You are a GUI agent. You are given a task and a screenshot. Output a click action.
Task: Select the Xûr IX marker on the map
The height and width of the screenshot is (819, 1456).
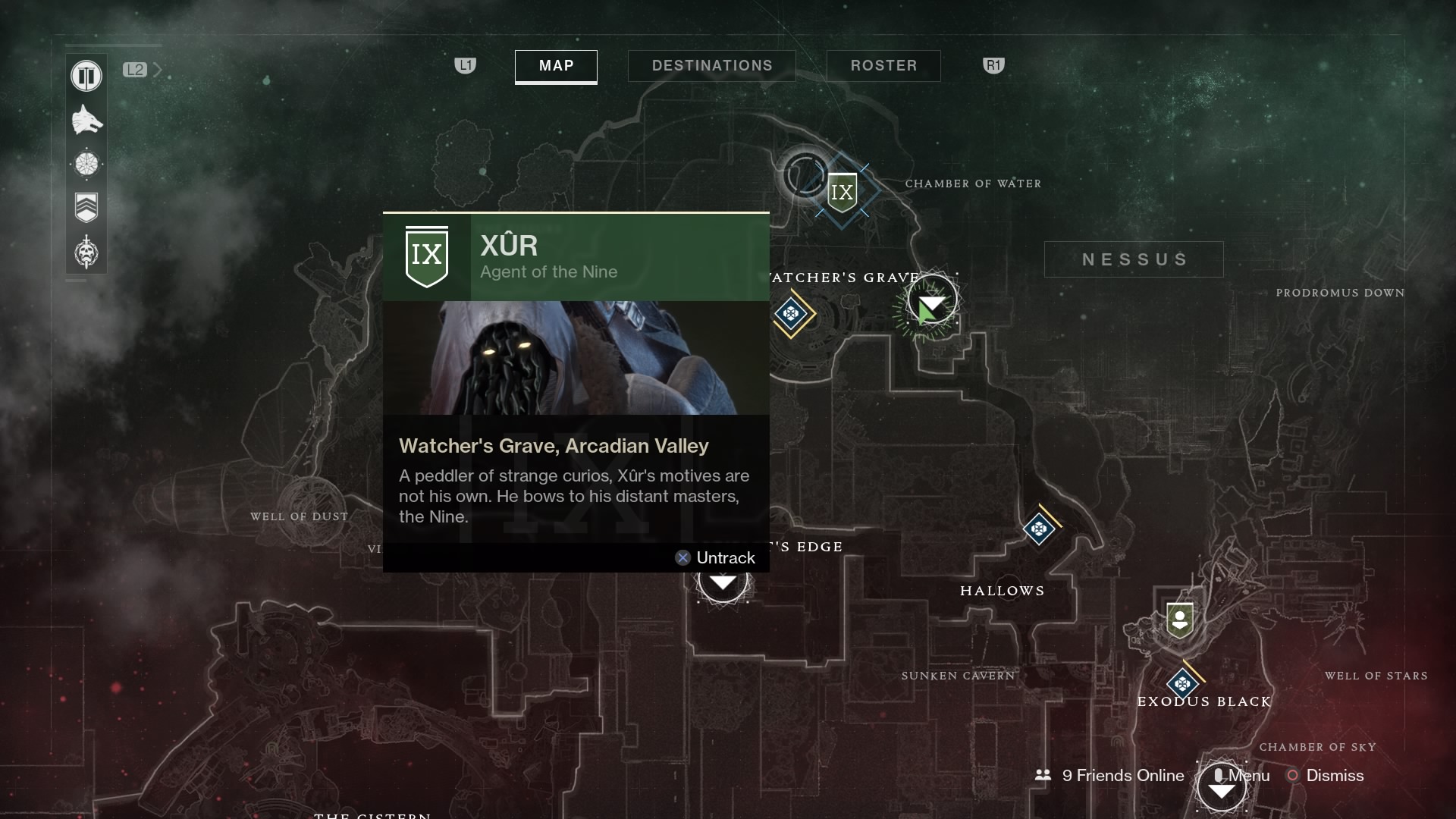coord(842,191)
